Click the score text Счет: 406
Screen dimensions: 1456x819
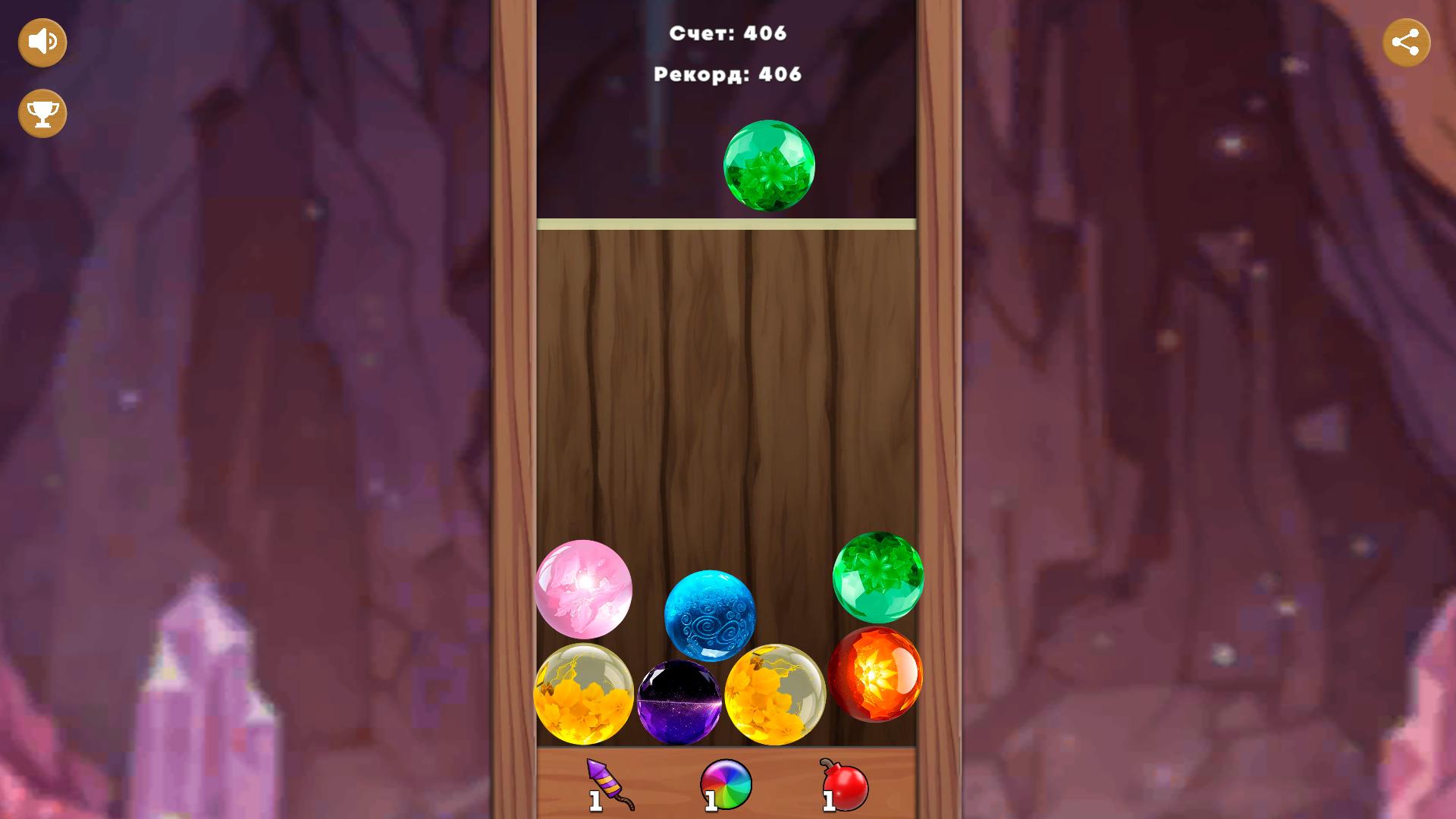[726, 33]
